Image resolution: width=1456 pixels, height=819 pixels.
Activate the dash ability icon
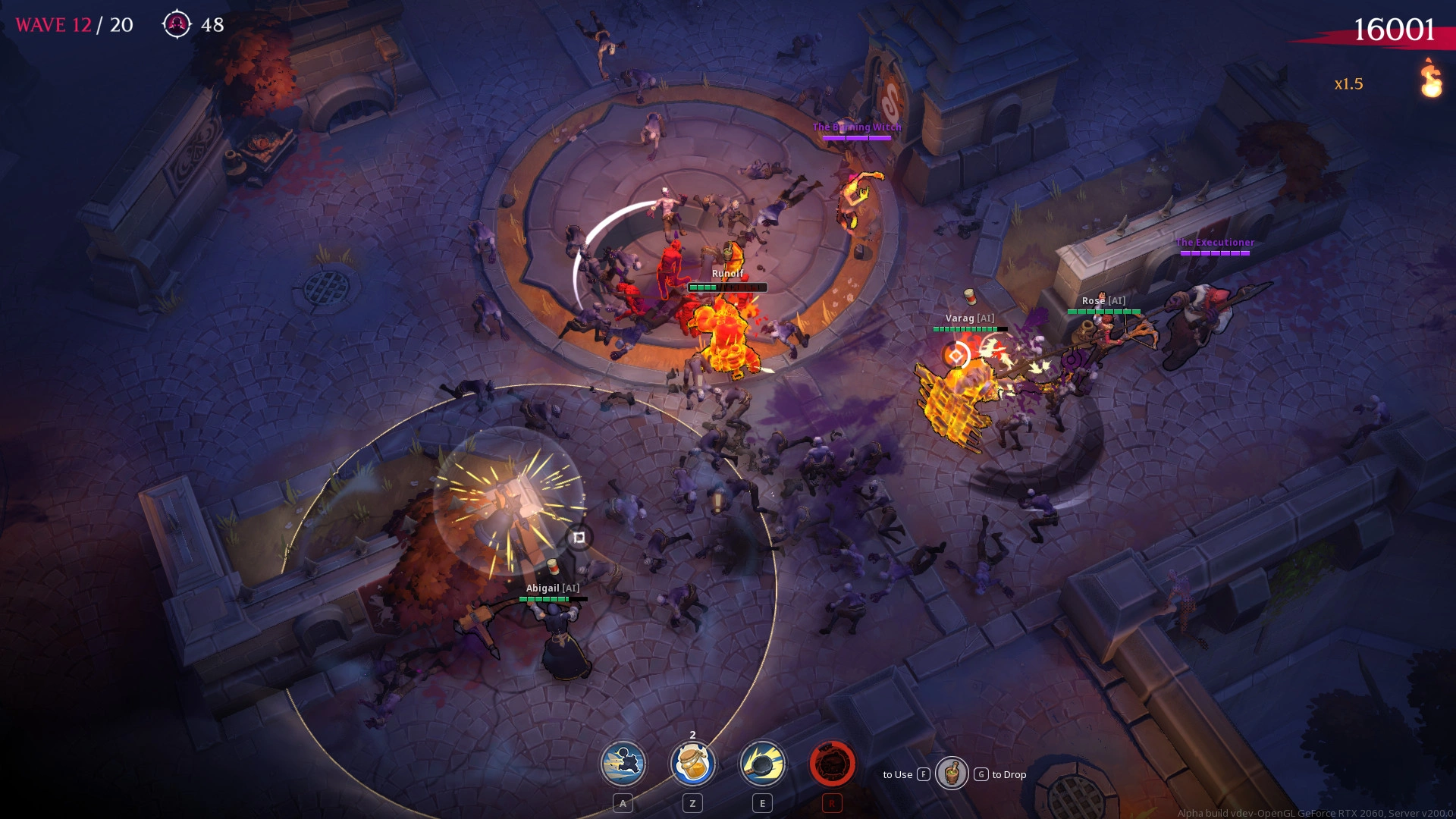coord(623,764)
